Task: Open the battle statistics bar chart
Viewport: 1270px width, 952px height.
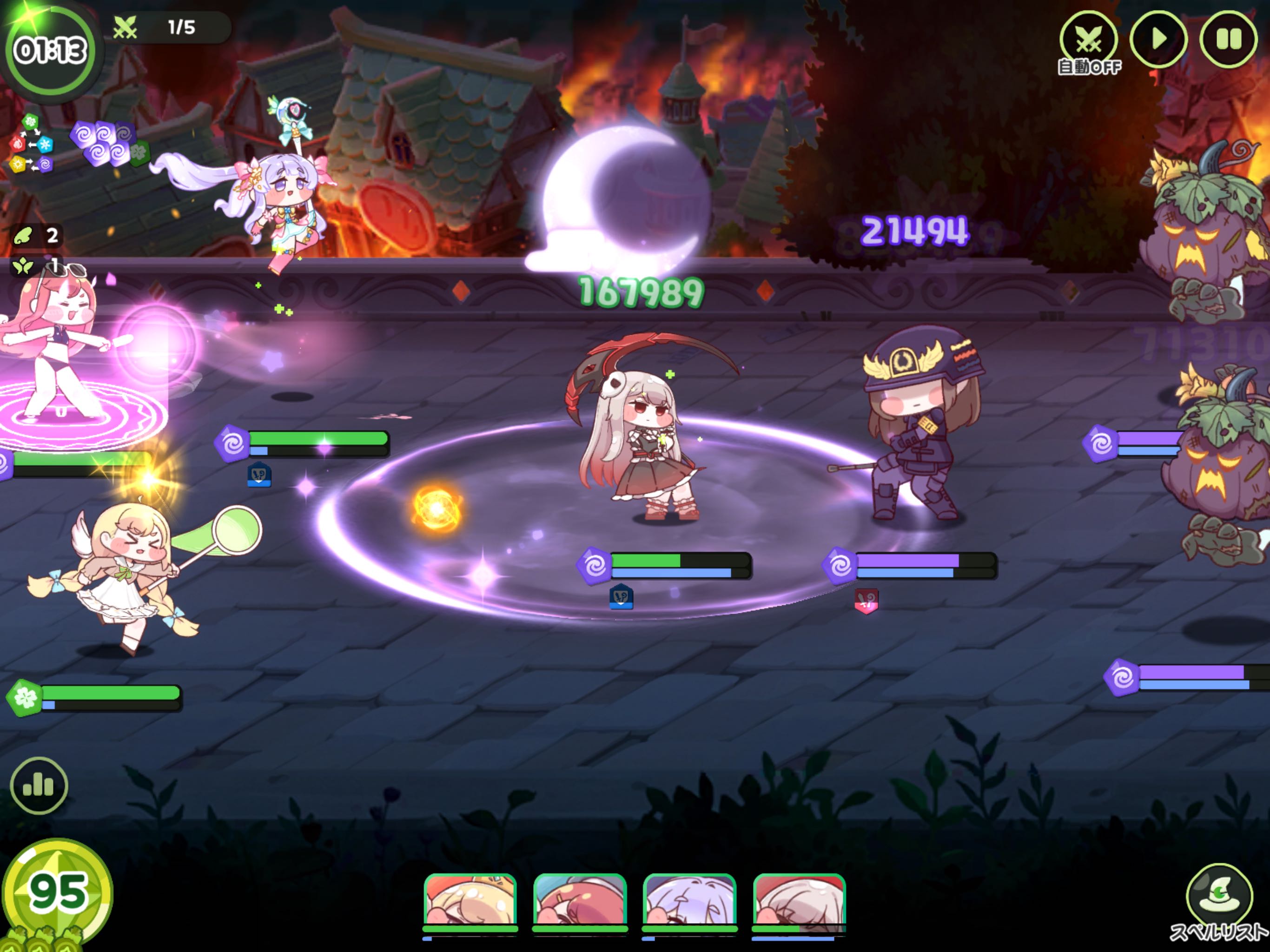Action: (39, 785)
